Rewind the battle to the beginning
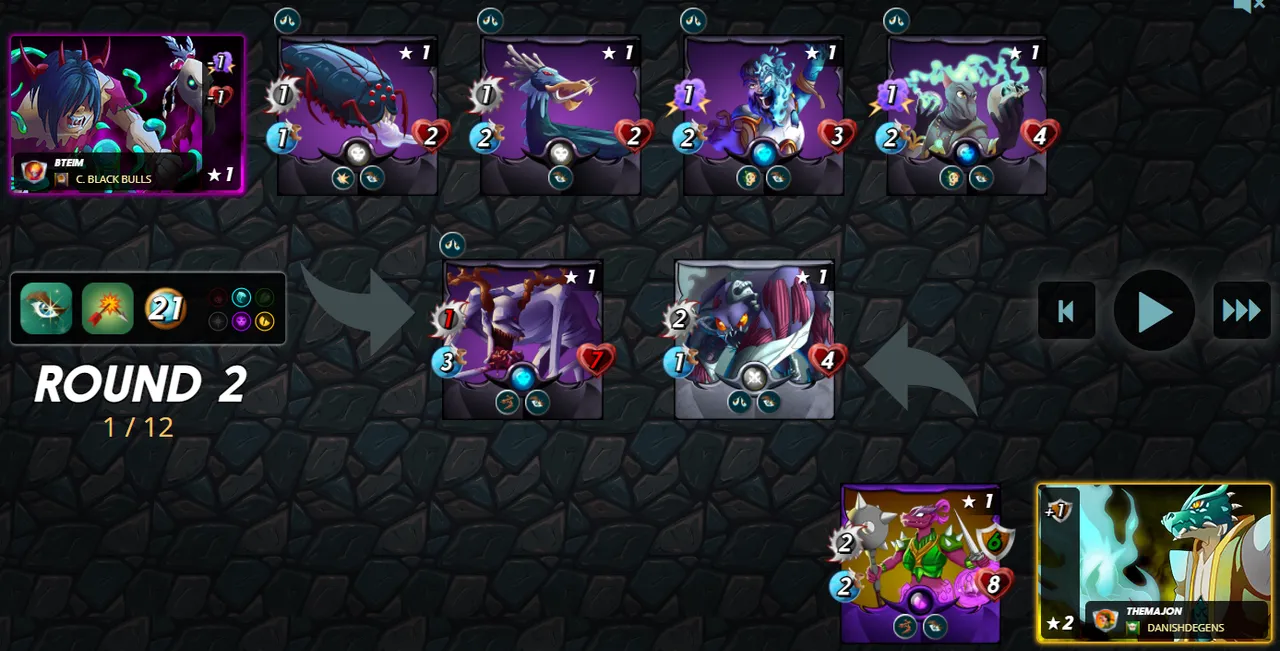This screenshot has height=651, width=1280. [x=1066, y=311]
